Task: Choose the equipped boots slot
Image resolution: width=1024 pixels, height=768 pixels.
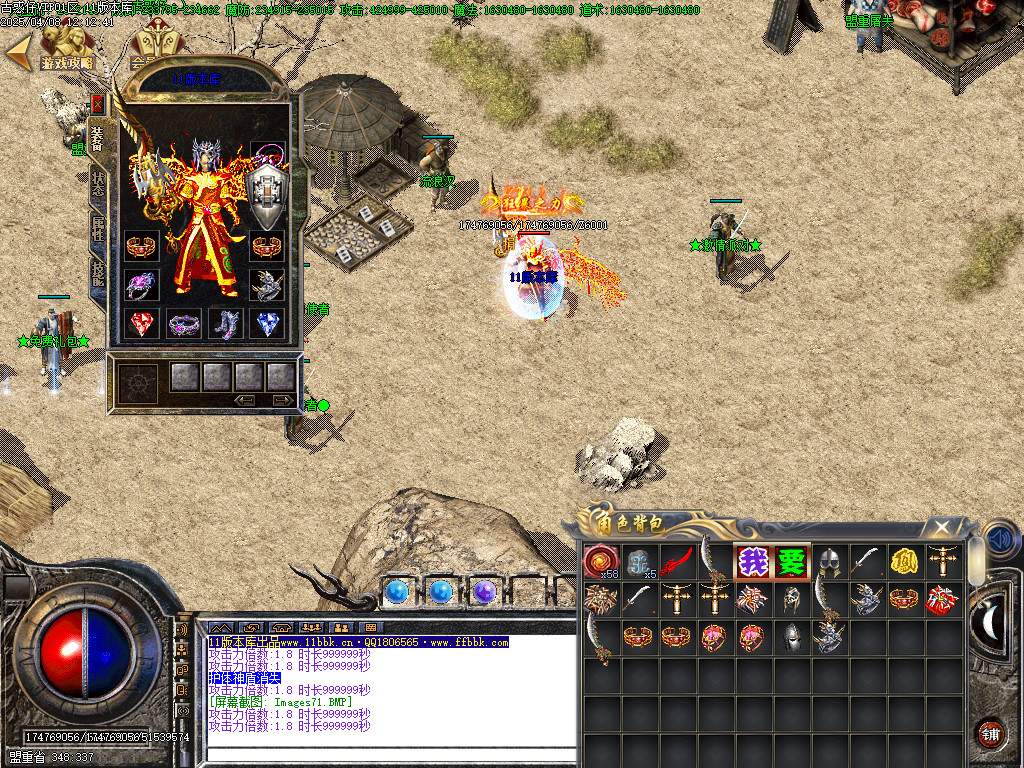Action: point(225,324)
